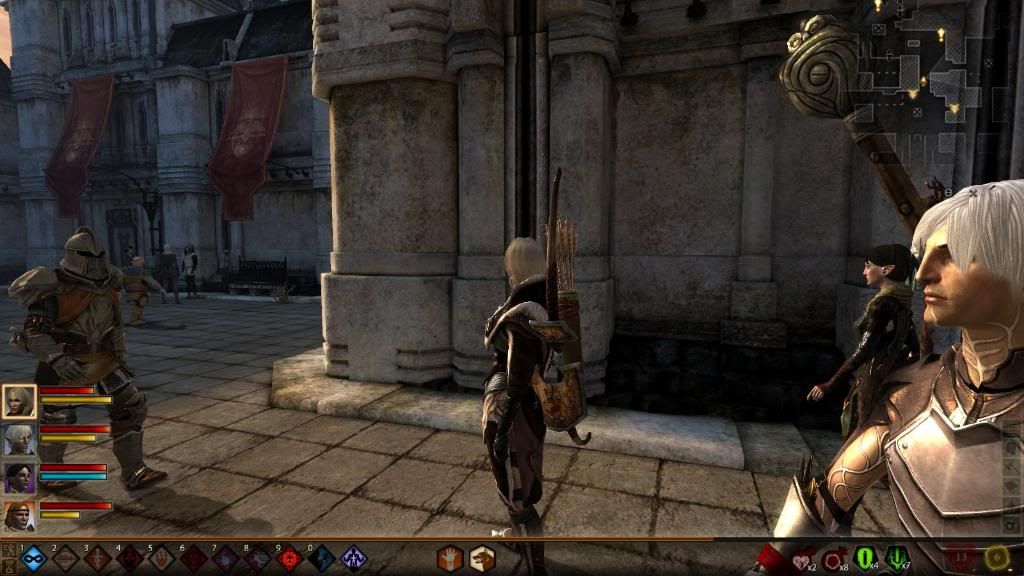Click the wolf head tactics icon
Screen dimensions: 1024x576
click(483, 558)
